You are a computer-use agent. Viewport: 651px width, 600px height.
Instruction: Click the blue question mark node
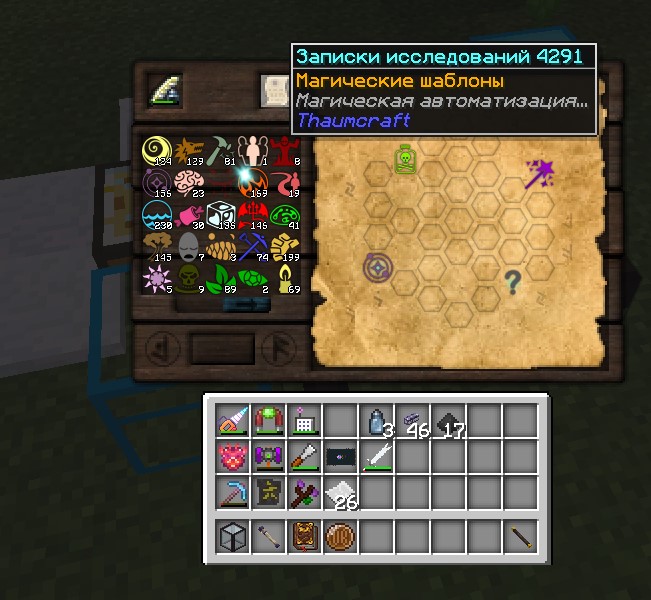coord(513,282)
